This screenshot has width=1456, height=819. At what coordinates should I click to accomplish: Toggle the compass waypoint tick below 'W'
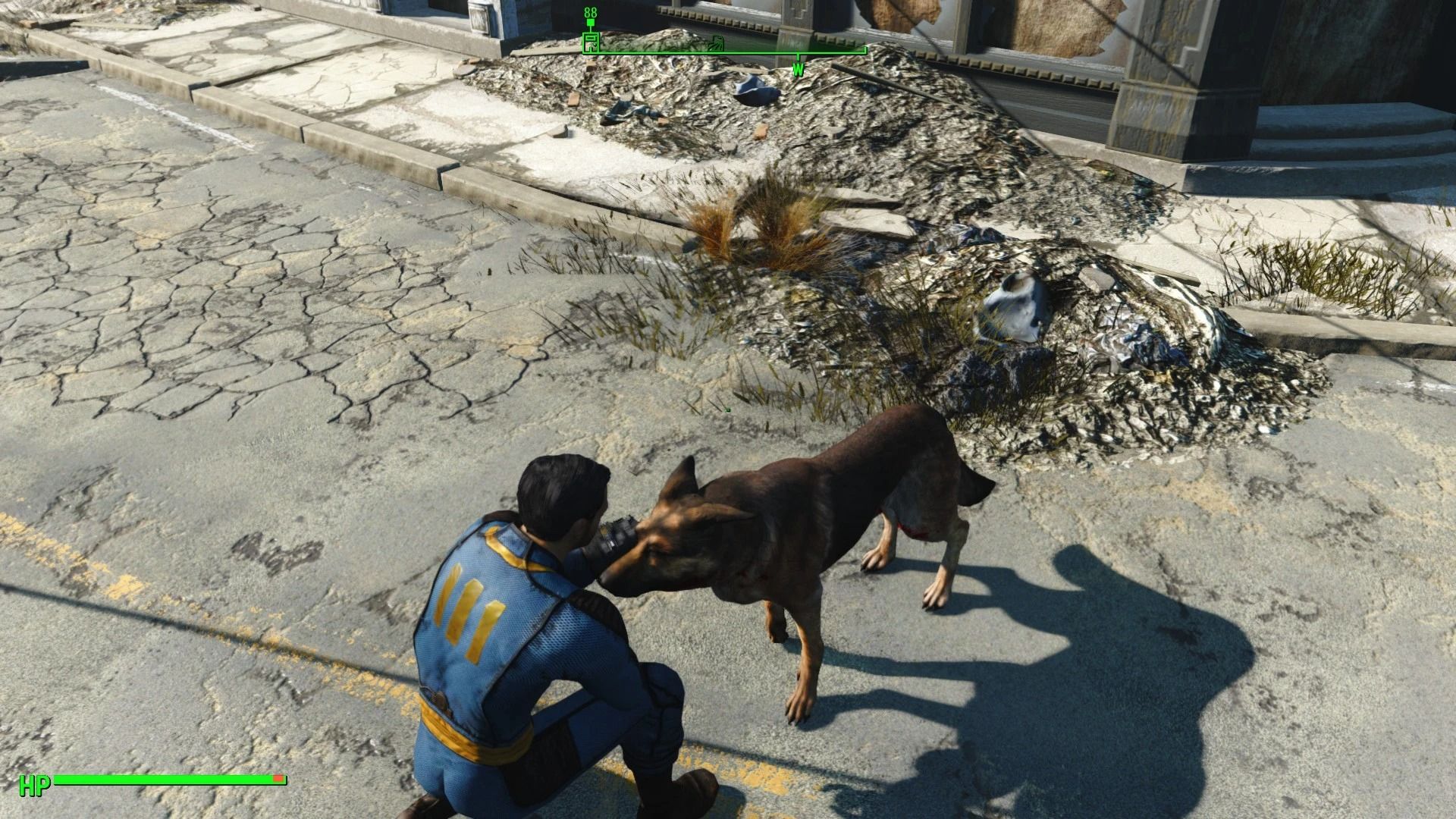tap(798, 58)
